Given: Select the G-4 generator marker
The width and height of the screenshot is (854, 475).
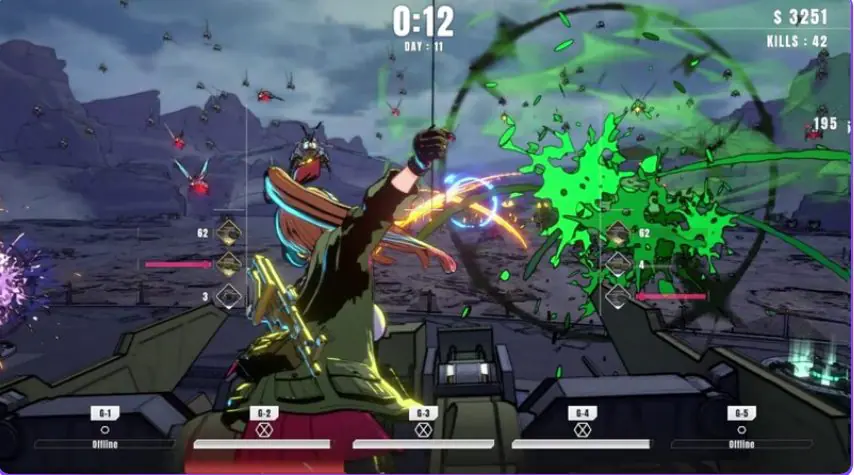Looking at the screenshot, I should click(582, 413).
